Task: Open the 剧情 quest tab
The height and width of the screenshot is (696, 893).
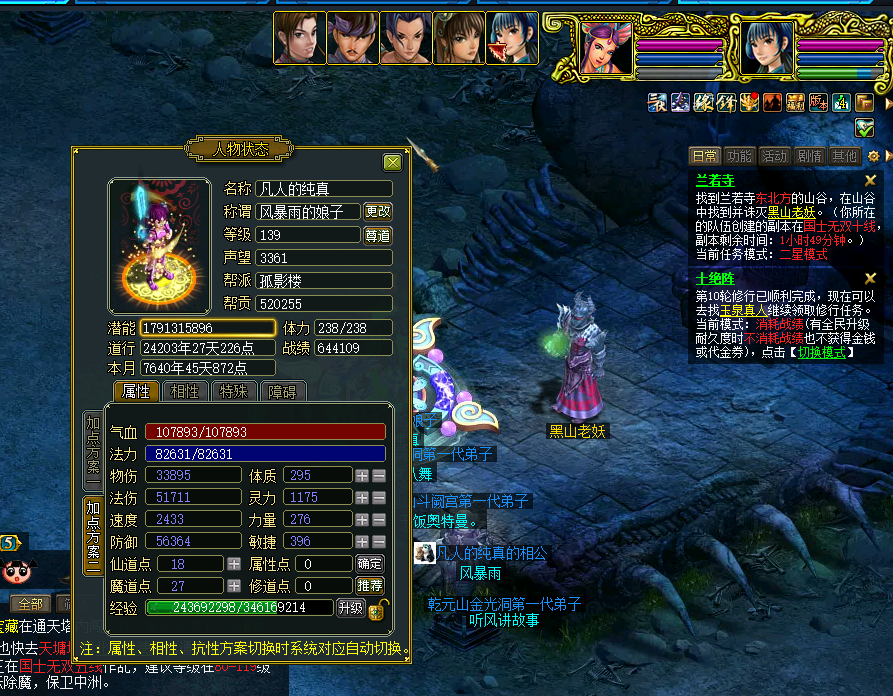Action: coord(809,156)
